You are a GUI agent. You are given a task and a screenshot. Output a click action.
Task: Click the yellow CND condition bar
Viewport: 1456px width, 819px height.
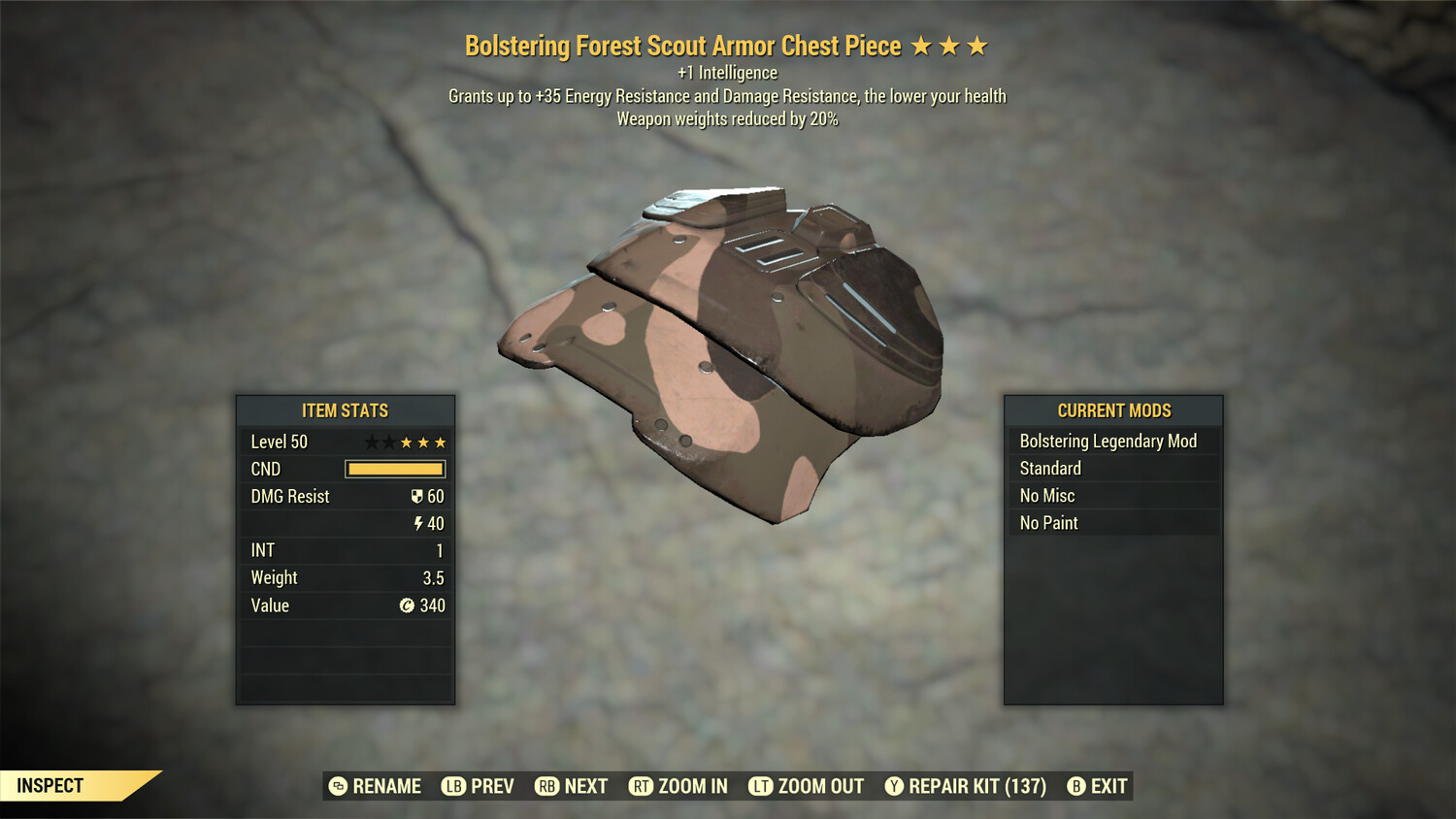[394, 469]
